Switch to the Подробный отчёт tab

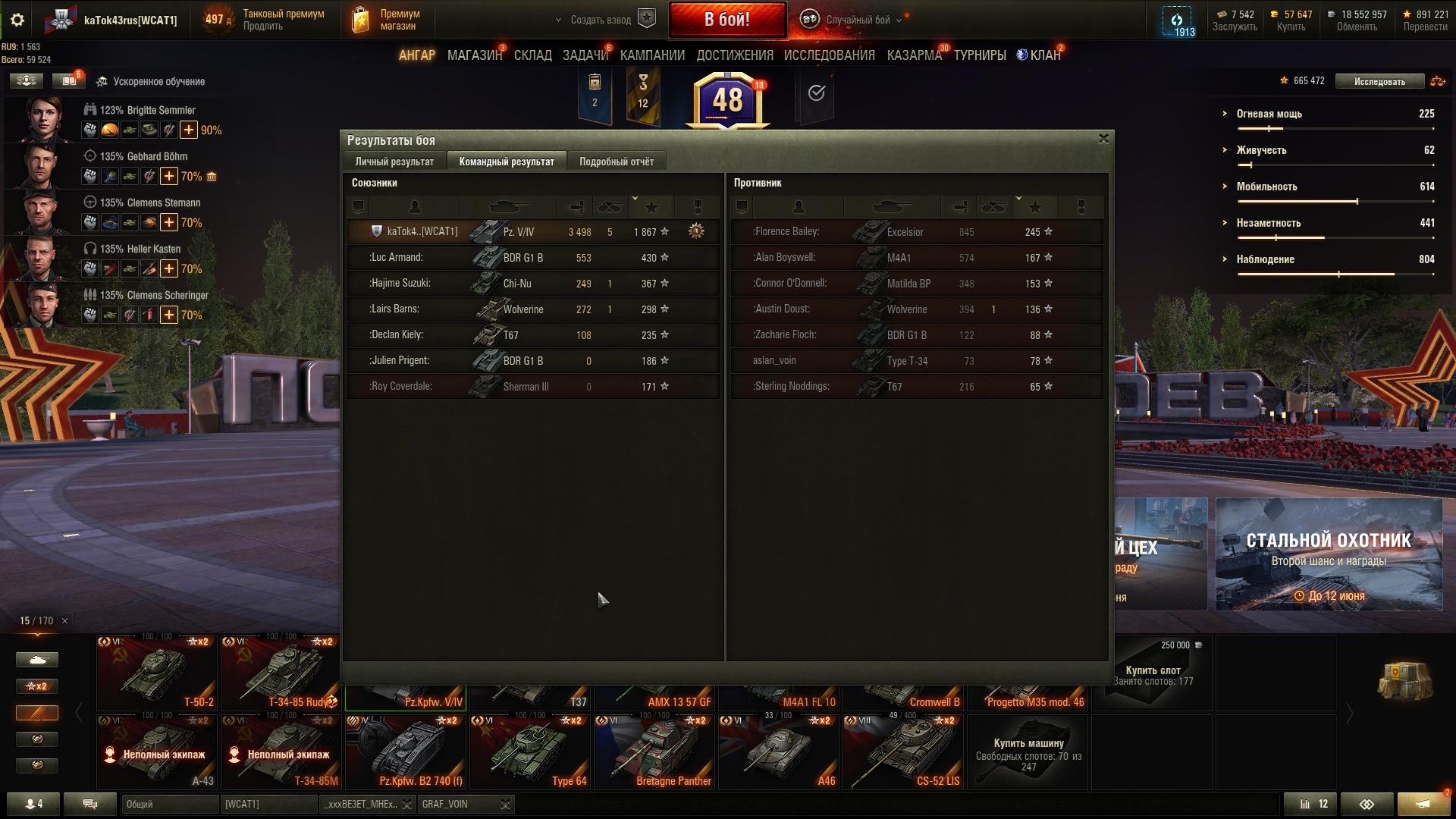615,161
